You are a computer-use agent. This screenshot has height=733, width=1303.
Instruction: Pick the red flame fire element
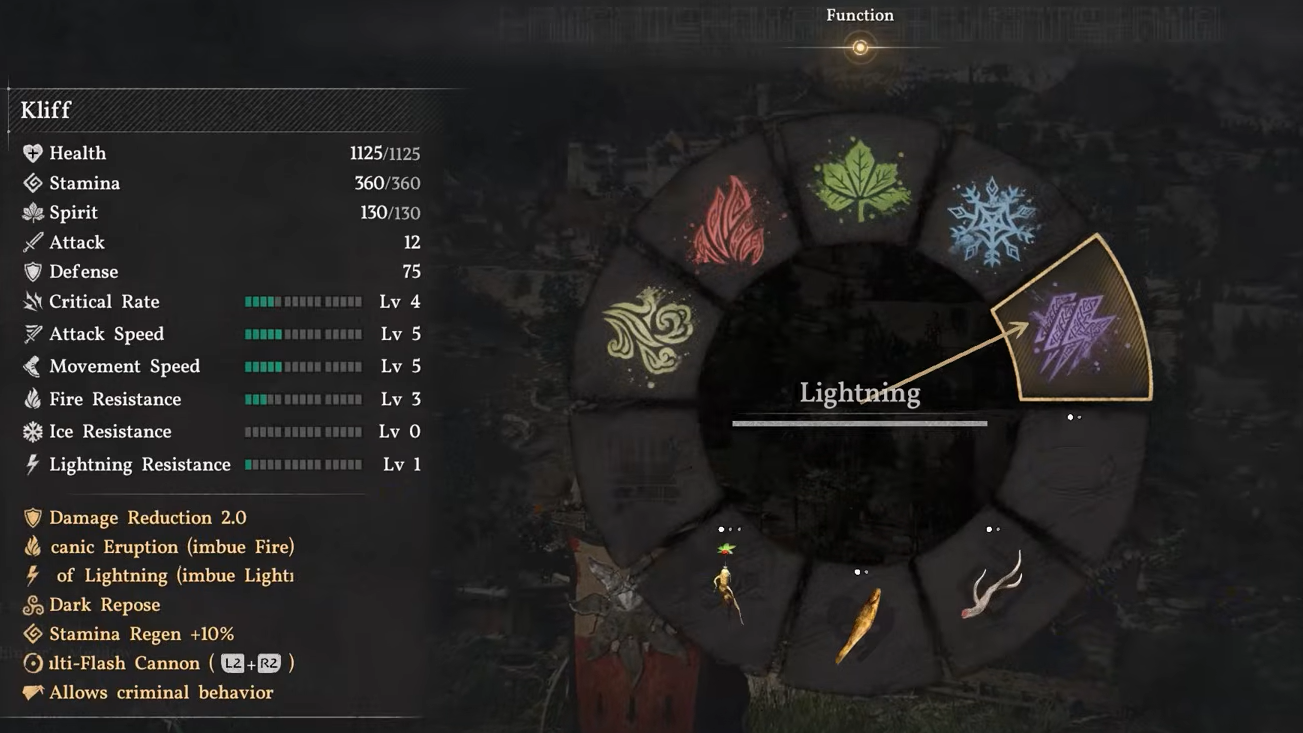pyautogui.click(x=730, y=222)
